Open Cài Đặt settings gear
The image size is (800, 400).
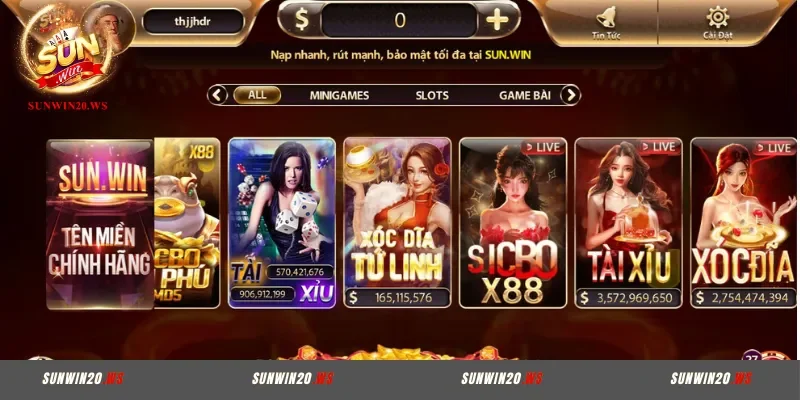717,22
